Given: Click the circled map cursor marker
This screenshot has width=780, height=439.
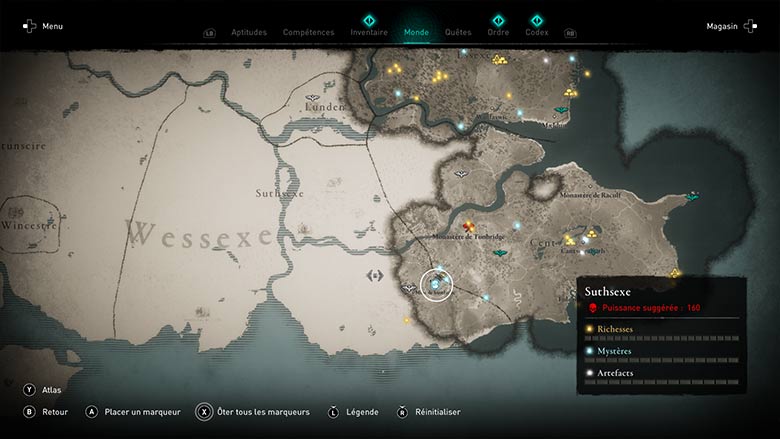Looking at the screenshot, I should (436, 285).
